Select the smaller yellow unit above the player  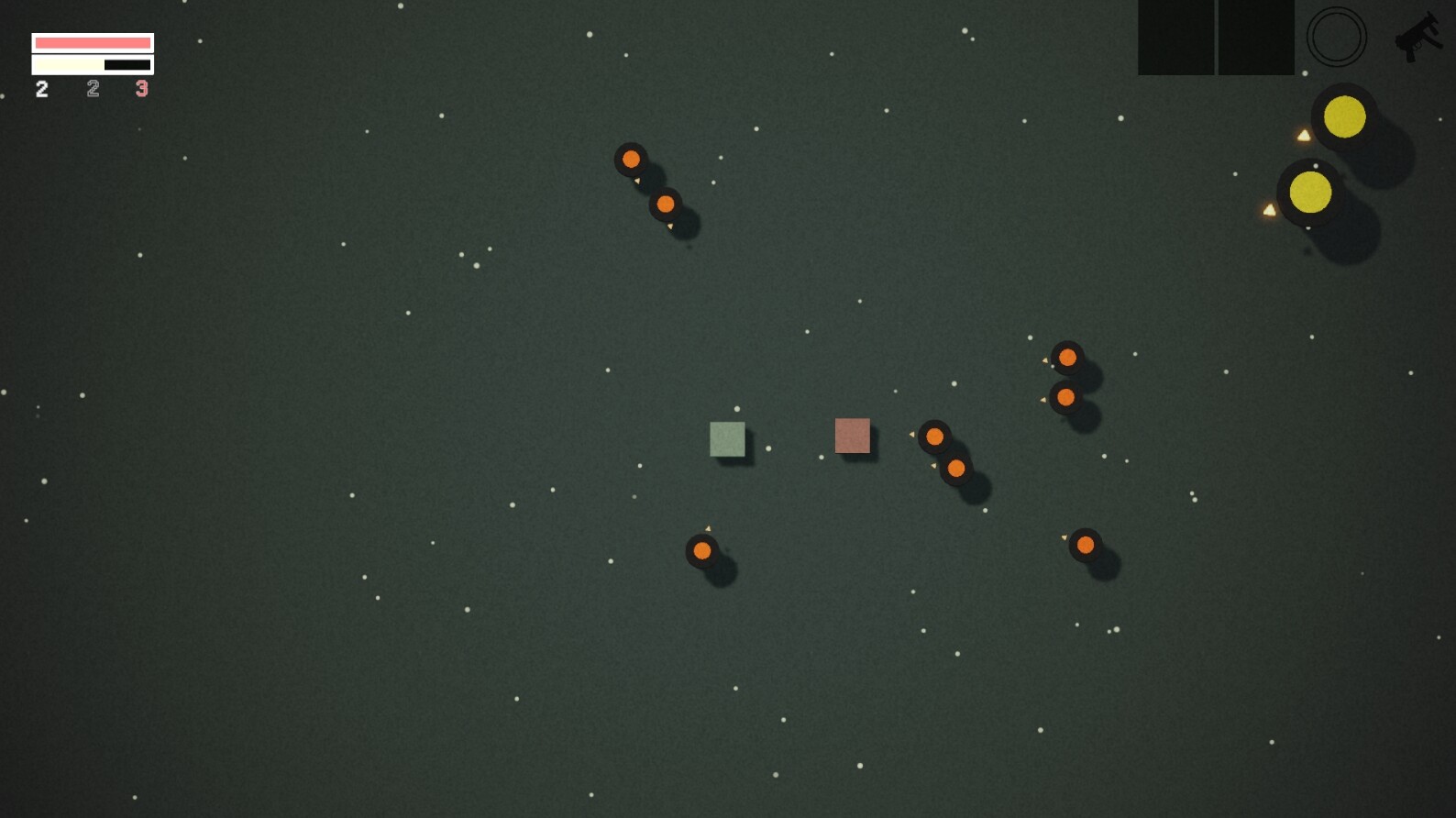click(x=1343, y=115)
